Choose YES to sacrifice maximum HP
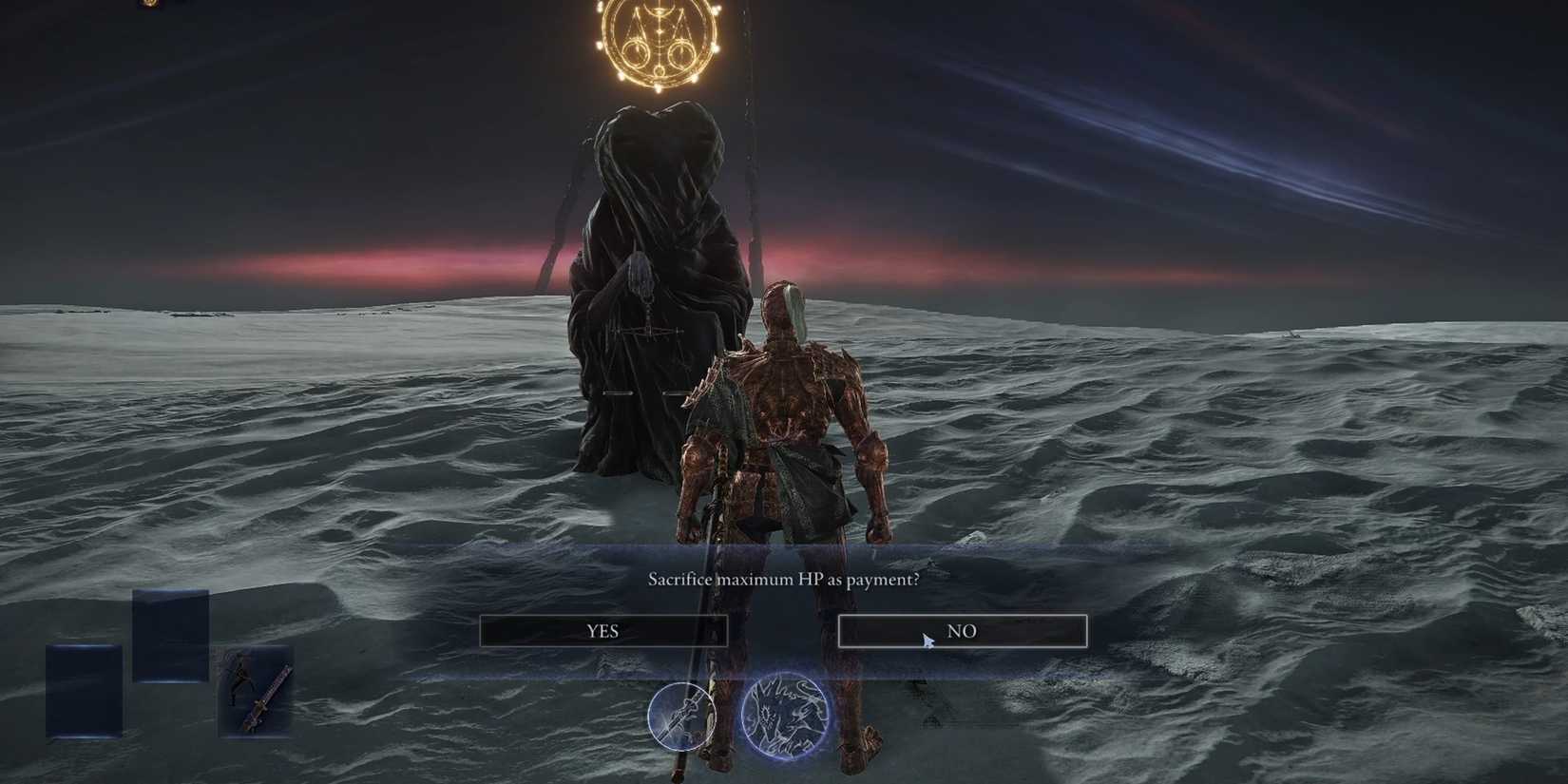Screen dimensions: 1568x784 [x=605, y=630]
